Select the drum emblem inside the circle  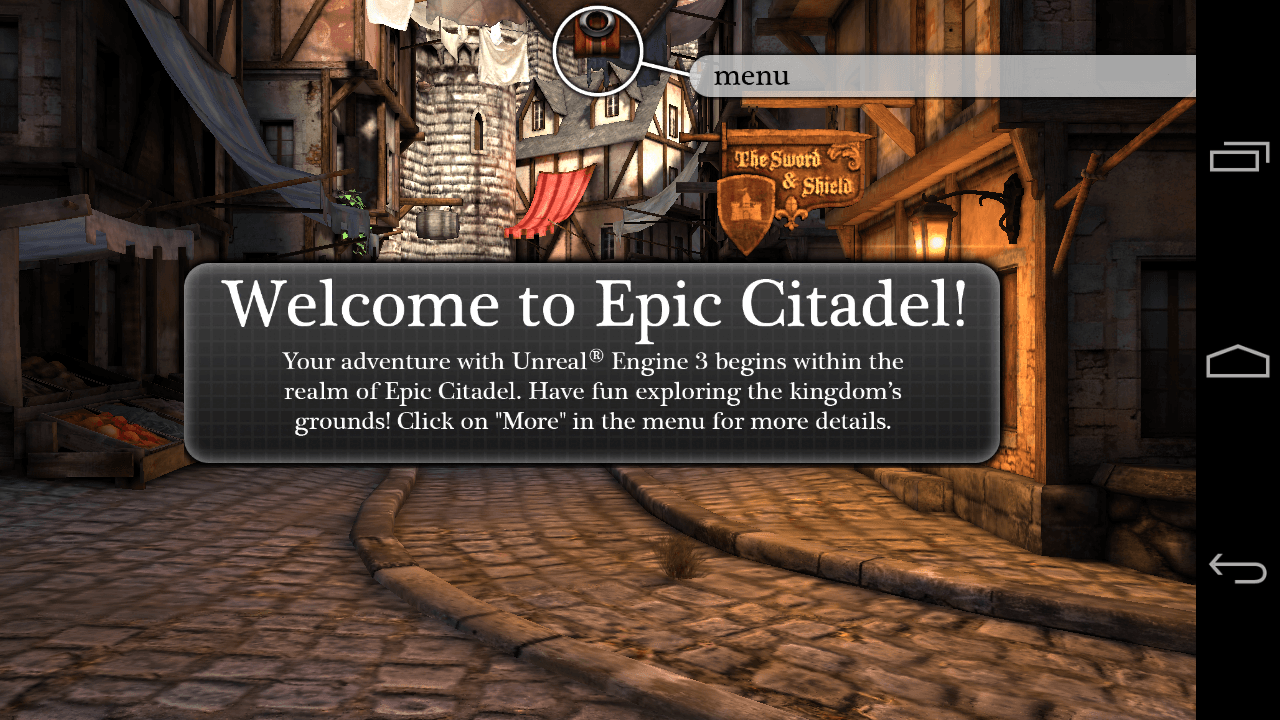point(597,35)
